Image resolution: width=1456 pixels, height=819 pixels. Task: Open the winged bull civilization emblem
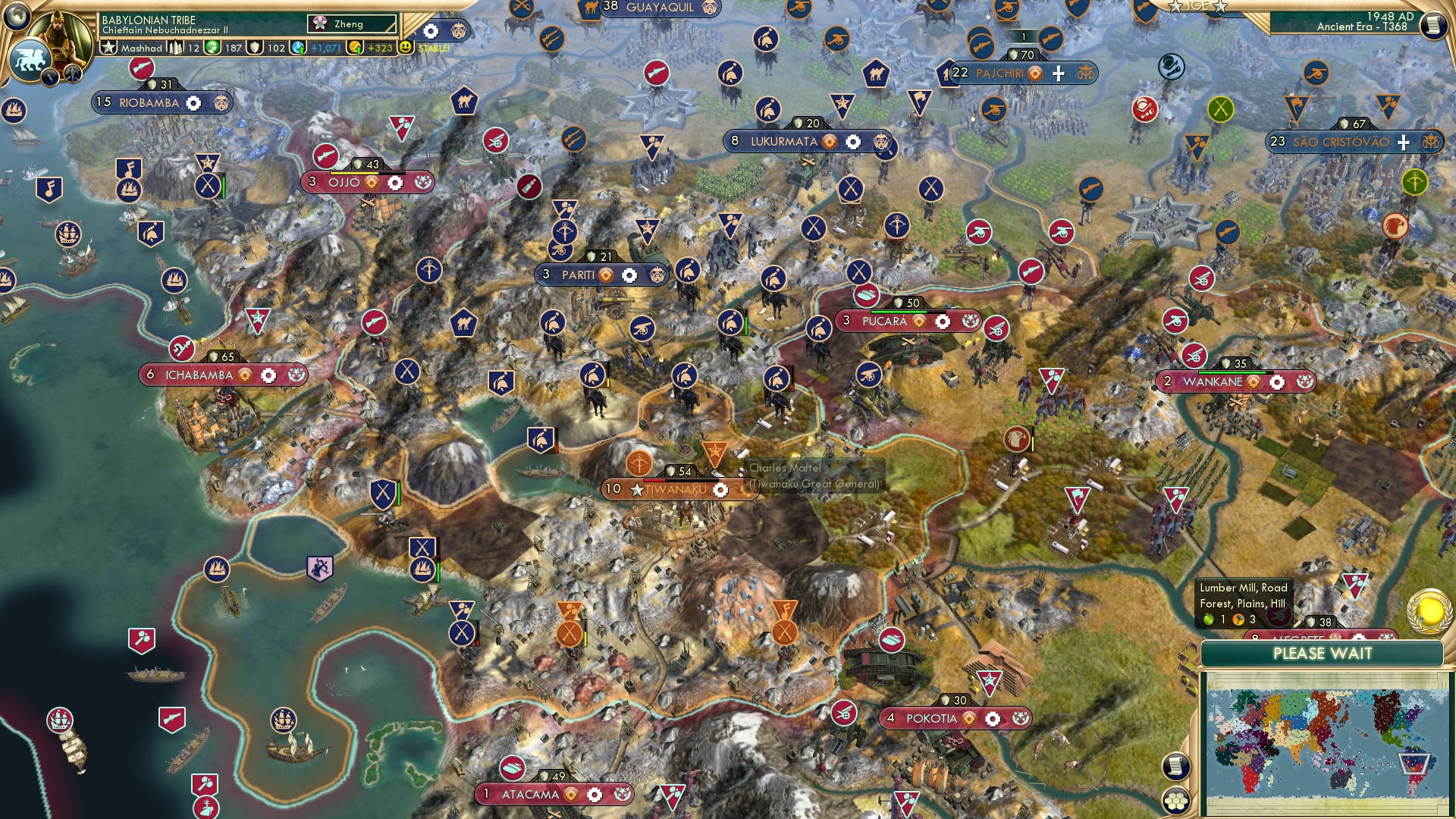pyautogui.click(x=30, y=58)
